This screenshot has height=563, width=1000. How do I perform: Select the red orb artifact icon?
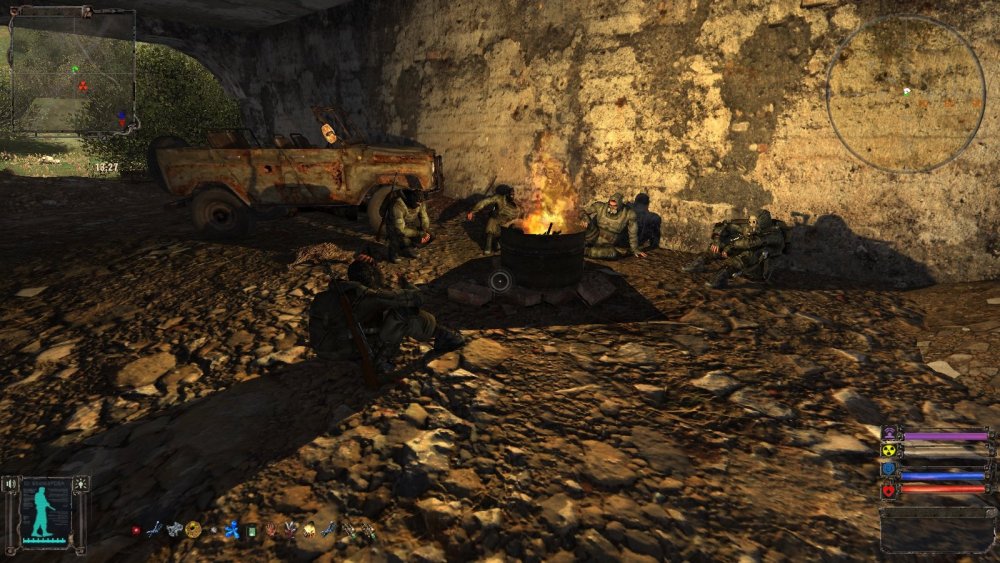point(136,530)
